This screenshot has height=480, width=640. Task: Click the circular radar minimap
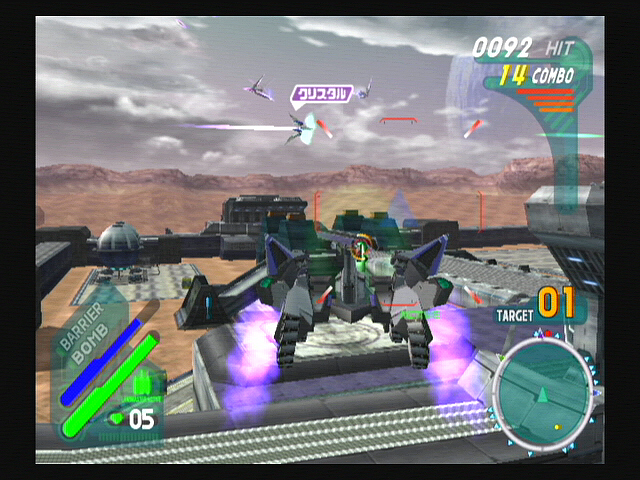[x=545, y=390]
